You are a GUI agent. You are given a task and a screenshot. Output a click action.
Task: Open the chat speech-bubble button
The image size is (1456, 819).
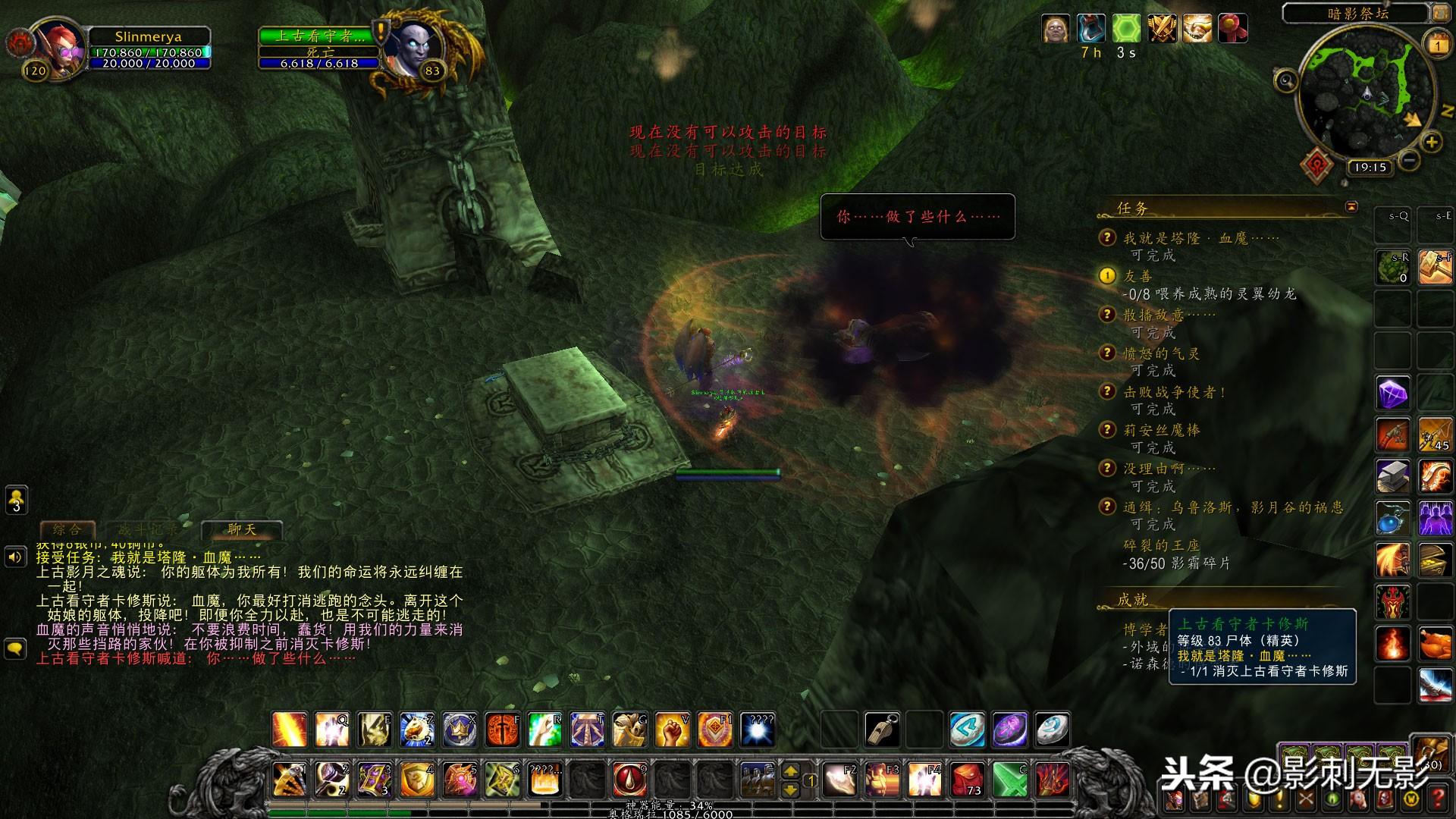16,649
